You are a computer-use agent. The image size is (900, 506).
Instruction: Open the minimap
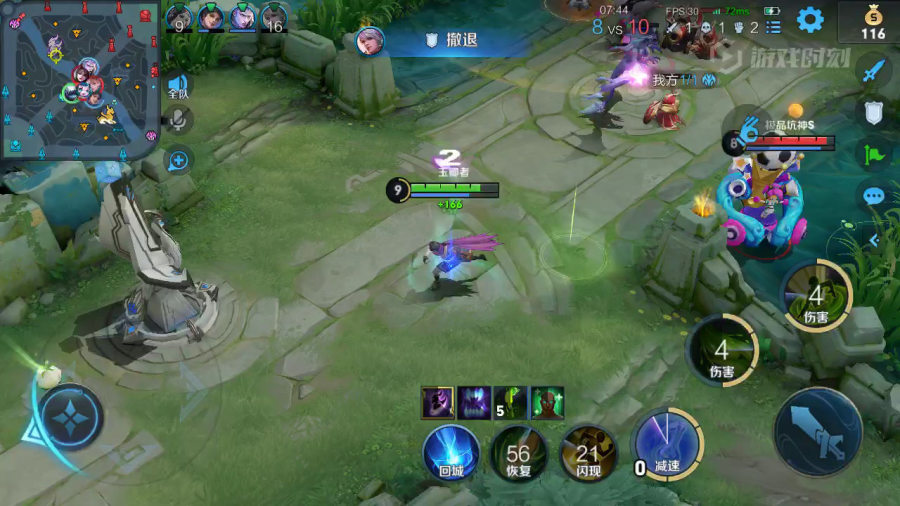tap(80, 77)
